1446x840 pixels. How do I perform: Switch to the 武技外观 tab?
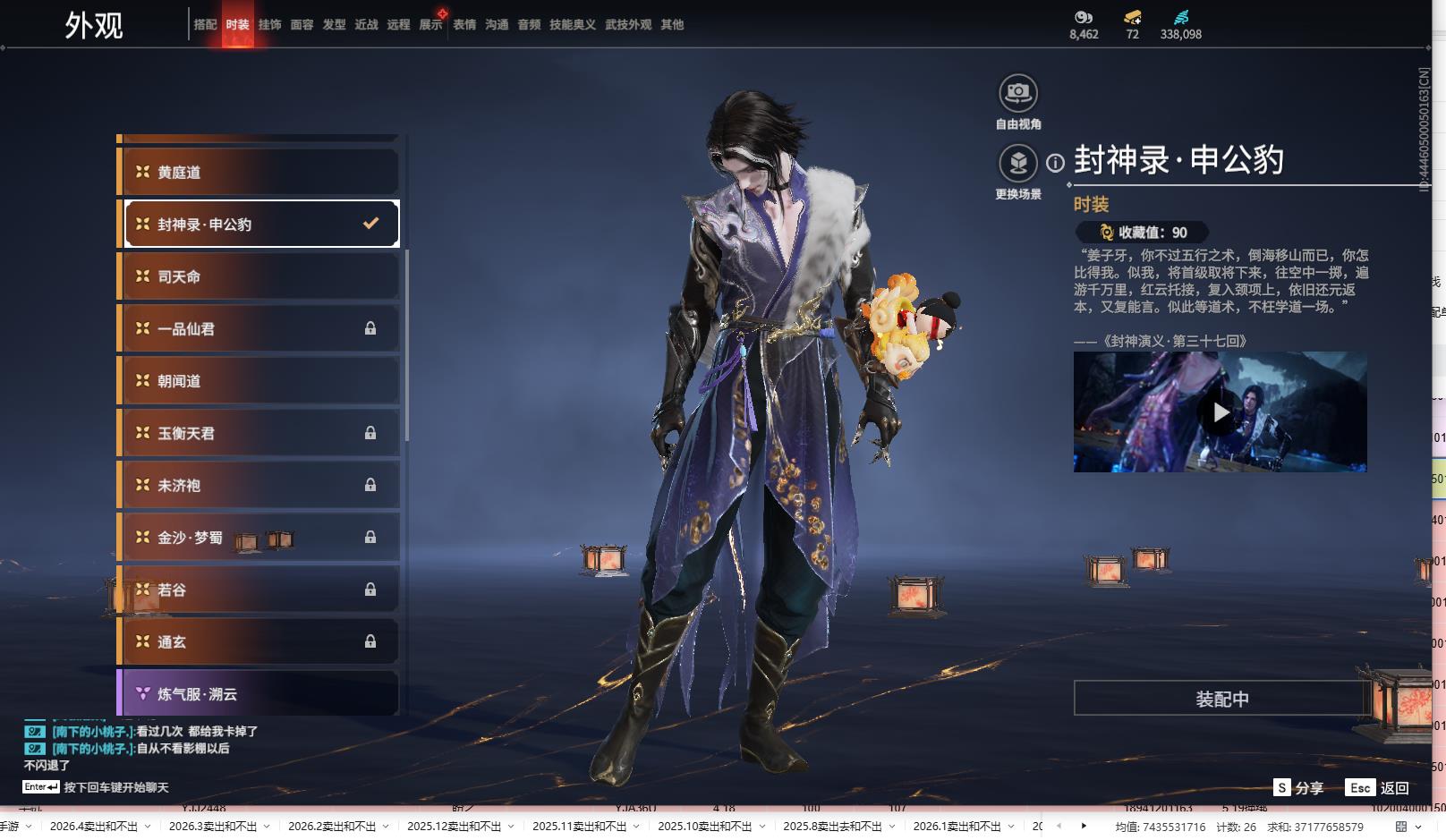[627, 25]
